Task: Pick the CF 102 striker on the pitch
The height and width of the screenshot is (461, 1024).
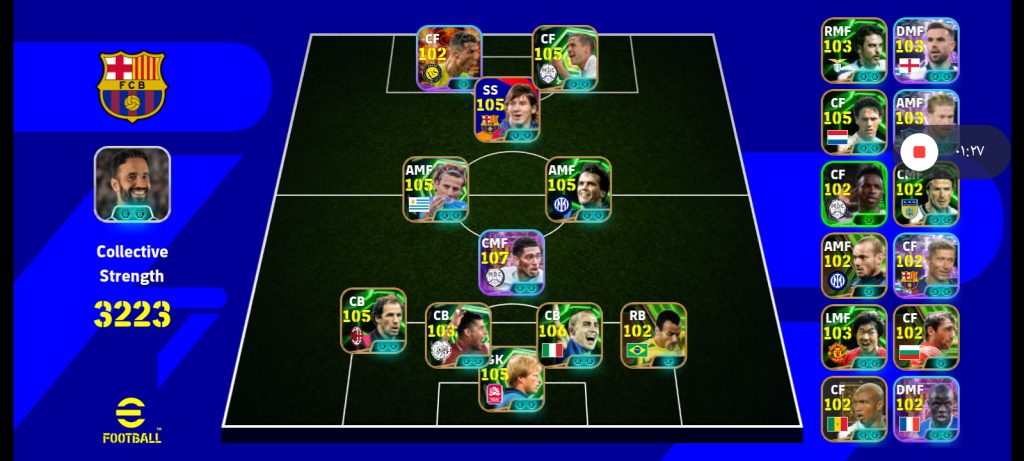Action: [449, 58]
